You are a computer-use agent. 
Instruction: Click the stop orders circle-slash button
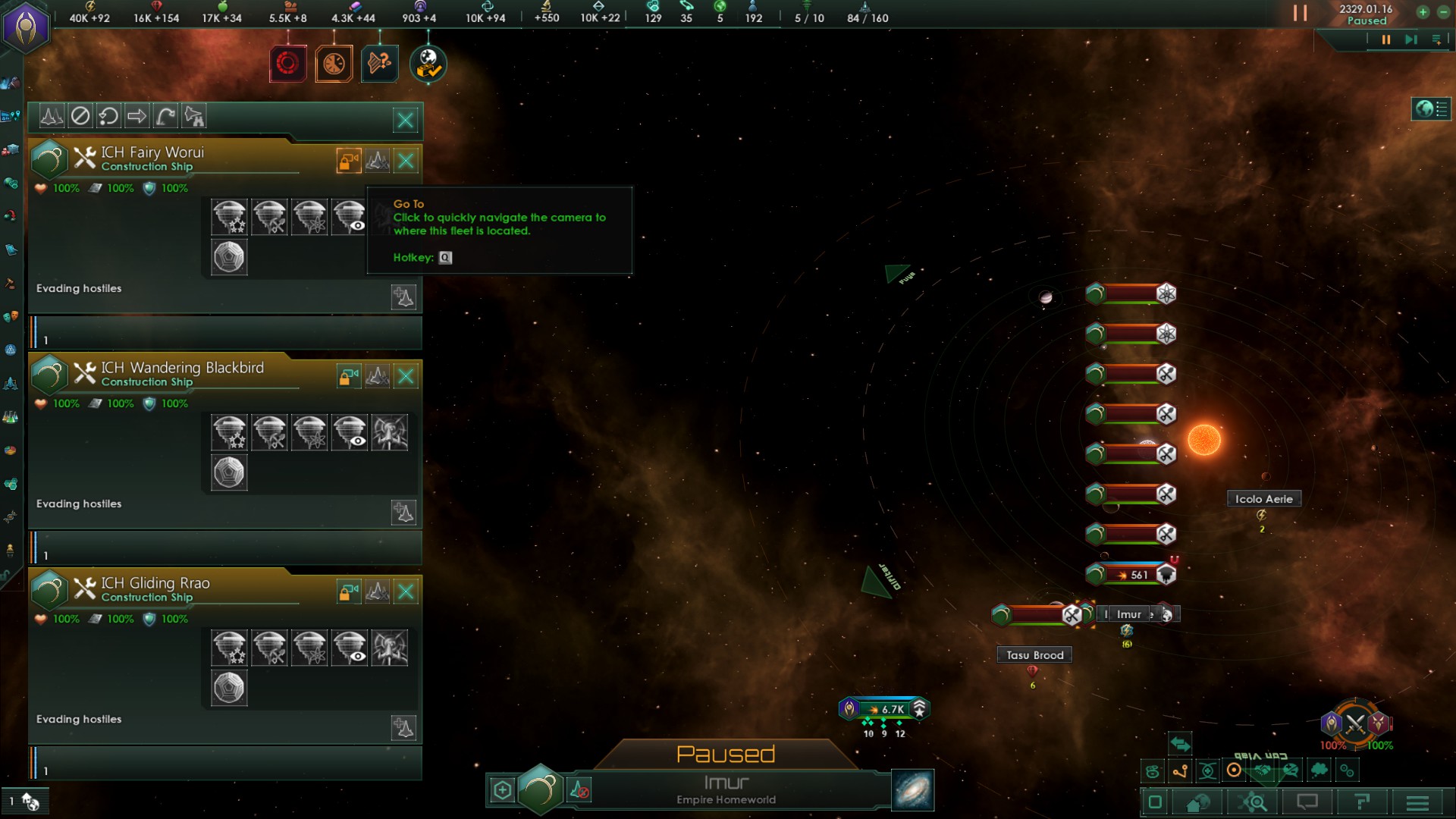click(80, 116)
